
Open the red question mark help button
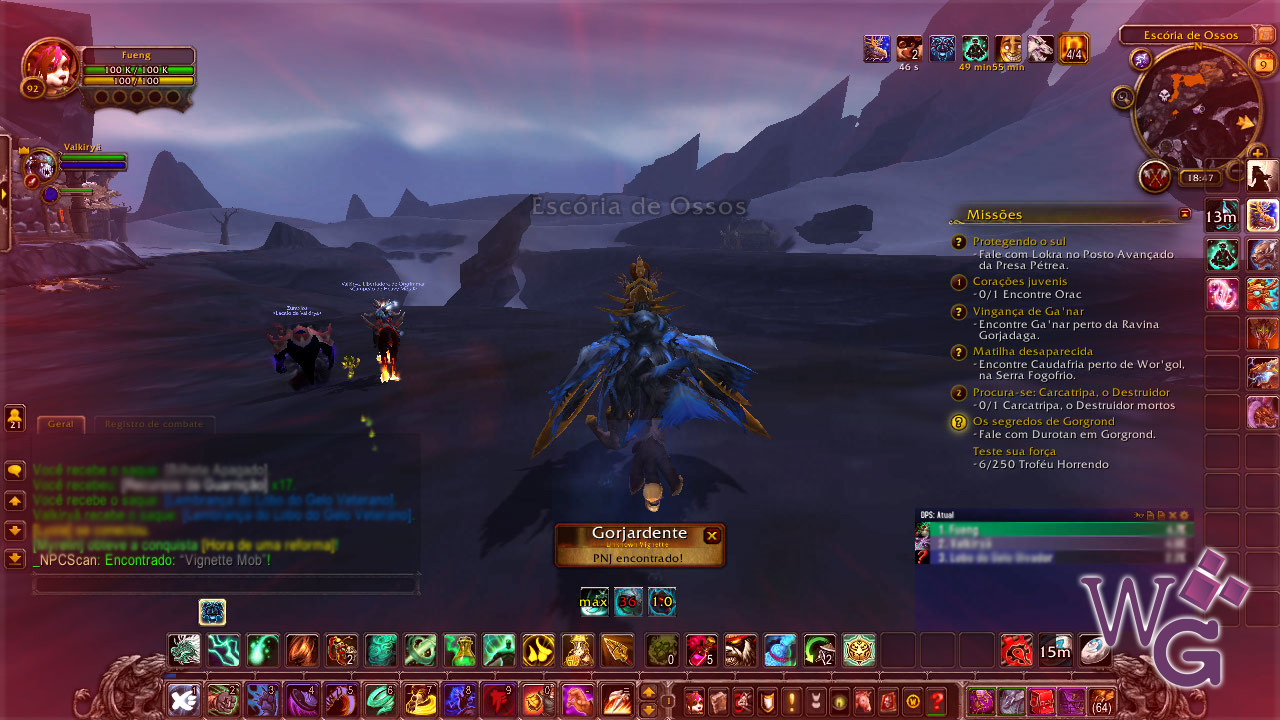[x=936, y=700]
